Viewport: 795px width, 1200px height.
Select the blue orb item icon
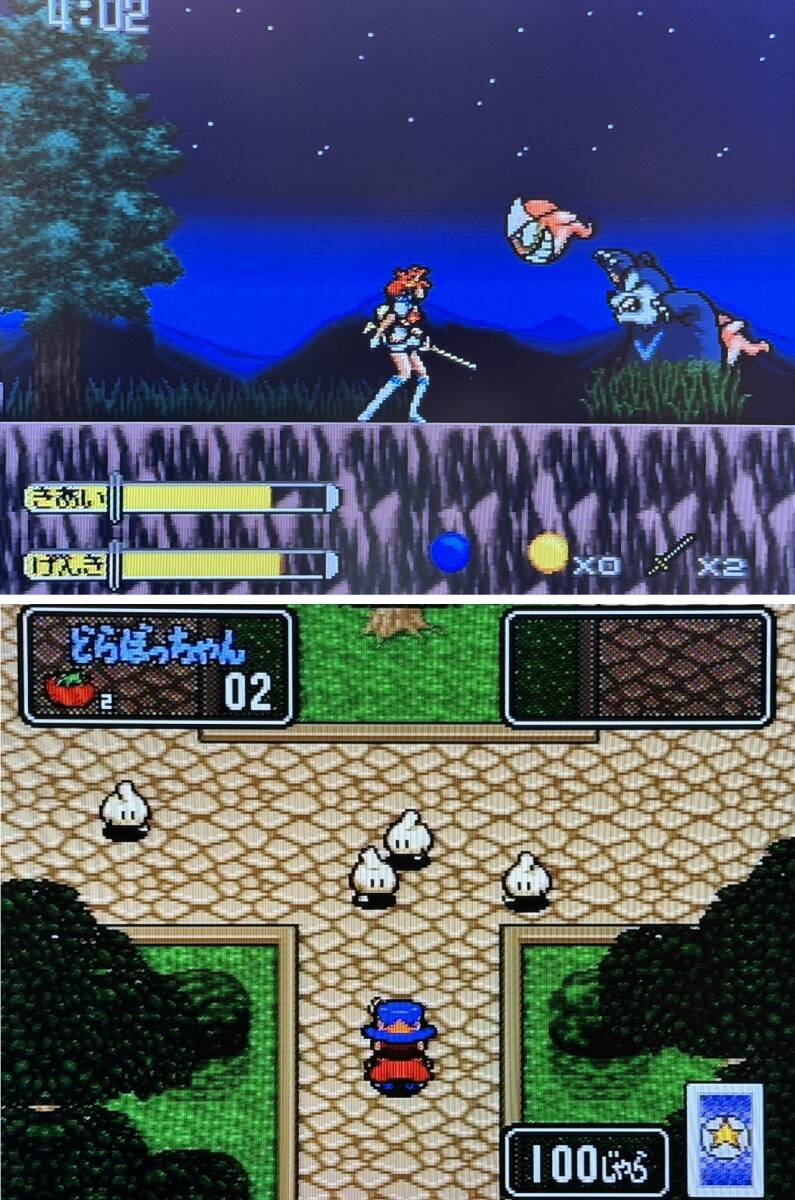pyautogui.click(x=449, y=552)
